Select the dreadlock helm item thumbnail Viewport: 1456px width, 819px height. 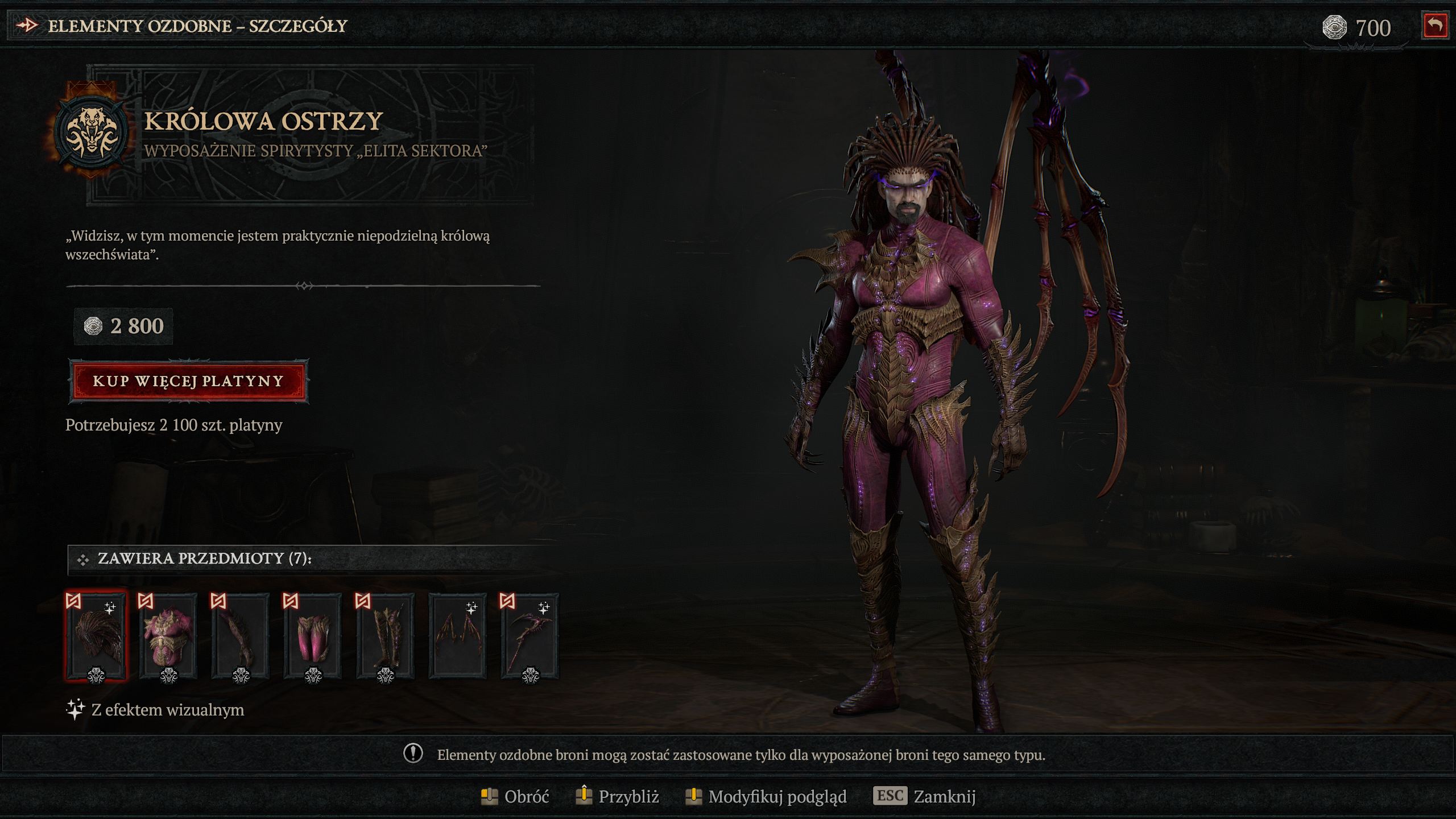96,636
